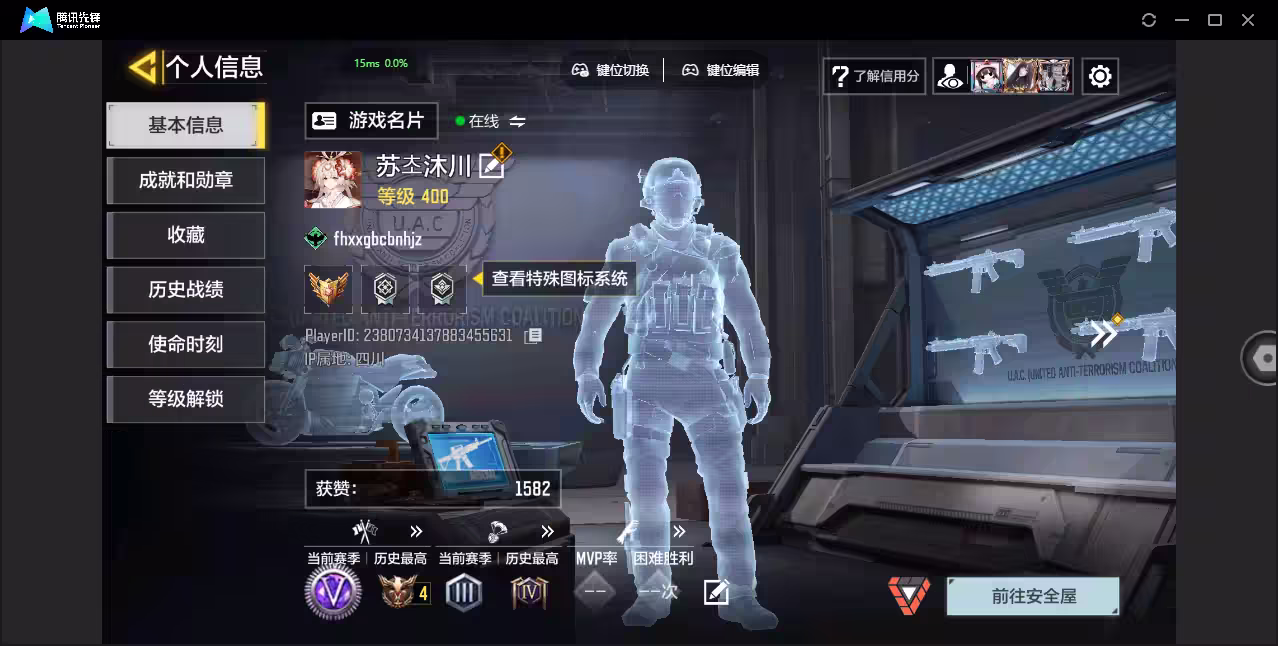The width and height of the screenshot is (1278, 646).
Task: Copy the PlayerID number
Action: point(533,336)
